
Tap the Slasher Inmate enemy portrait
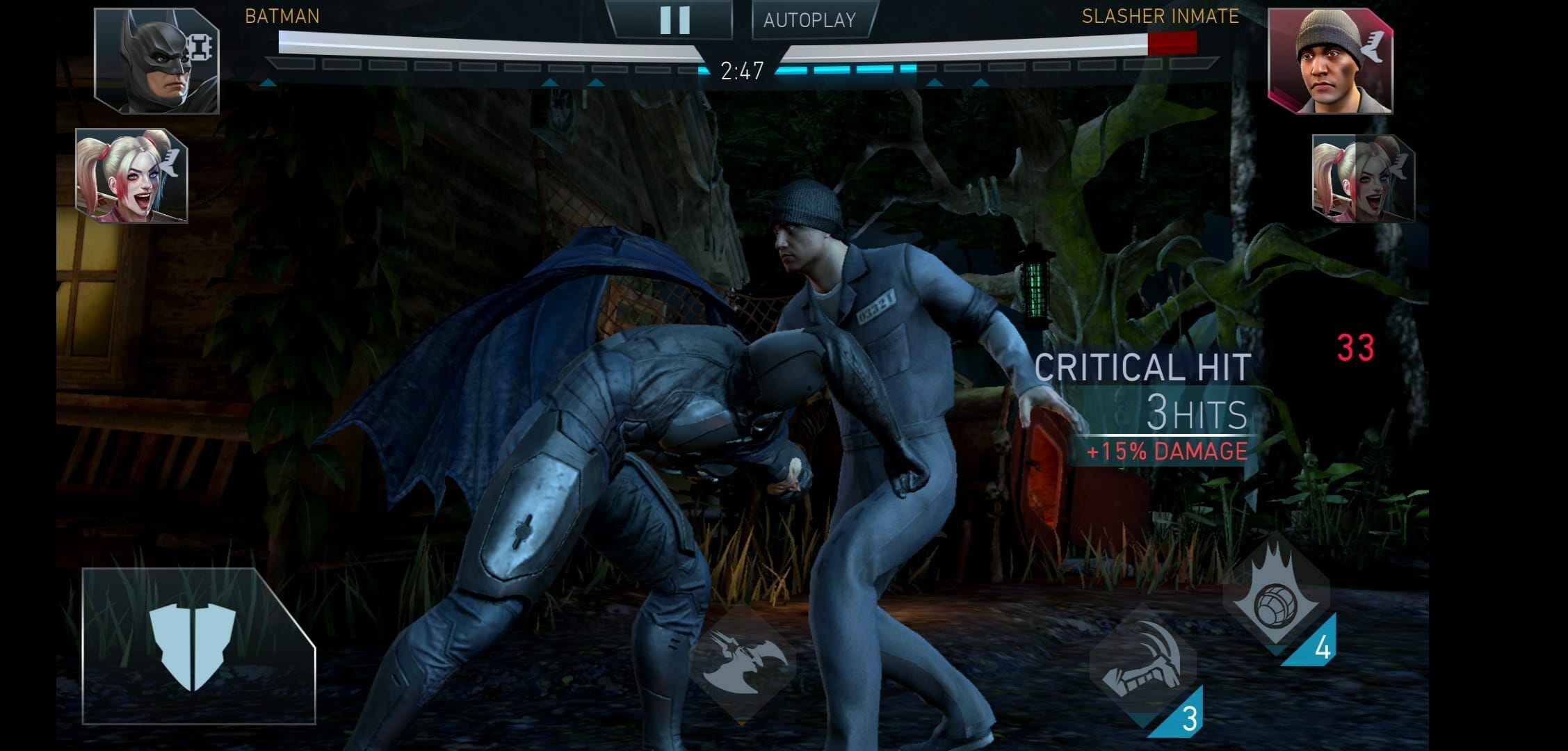[x=1330, y=61]
